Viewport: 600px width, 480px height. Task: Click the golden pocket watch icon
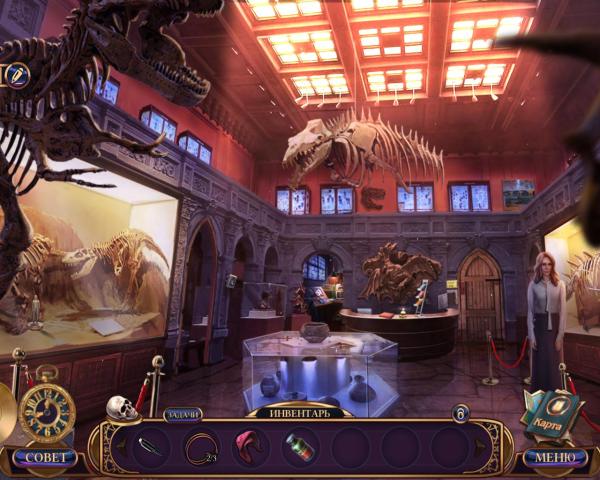pos(47,408)
